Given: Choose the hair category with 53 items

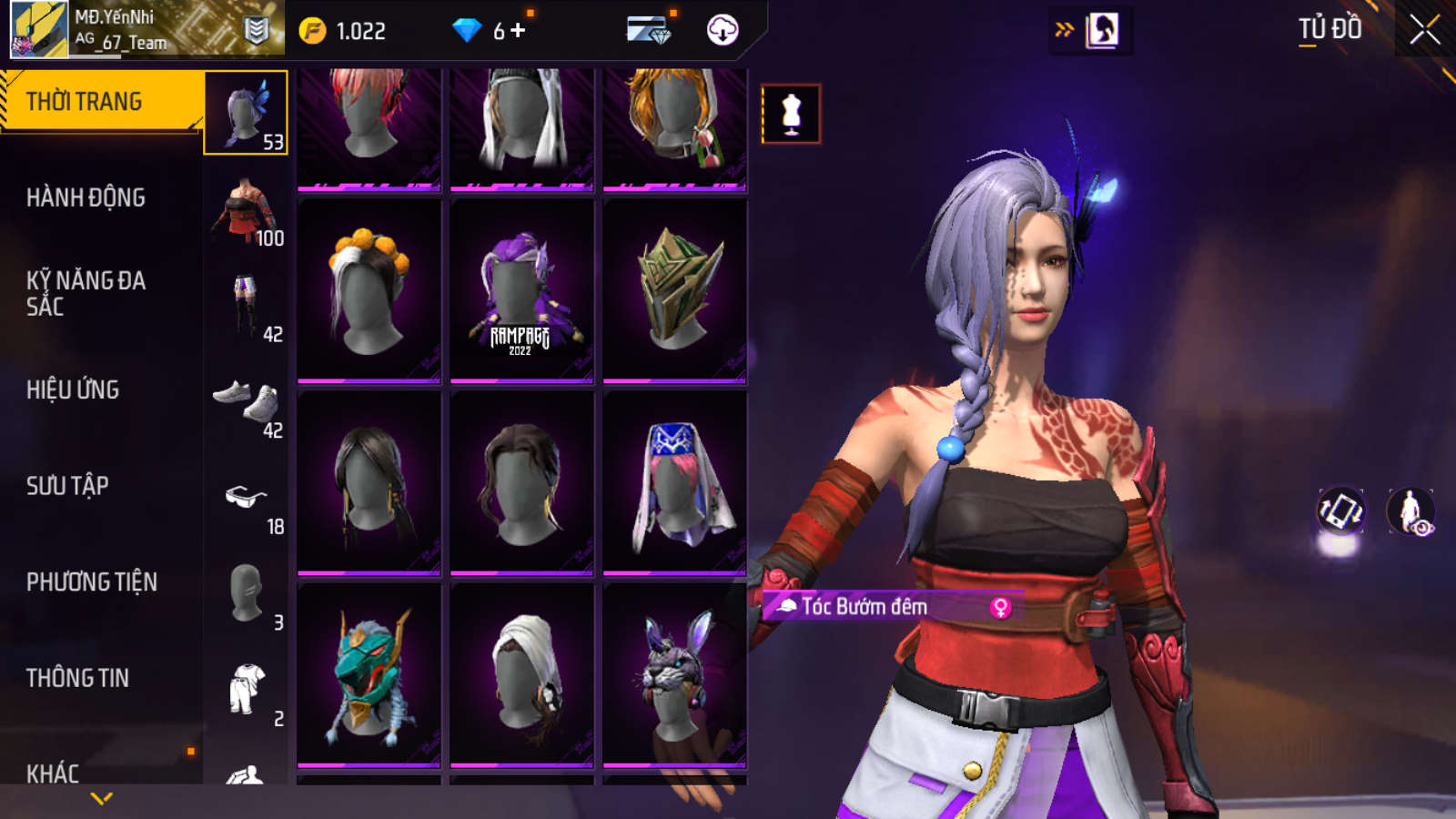Looking at the screenshot, I should (x=246, y=113).
